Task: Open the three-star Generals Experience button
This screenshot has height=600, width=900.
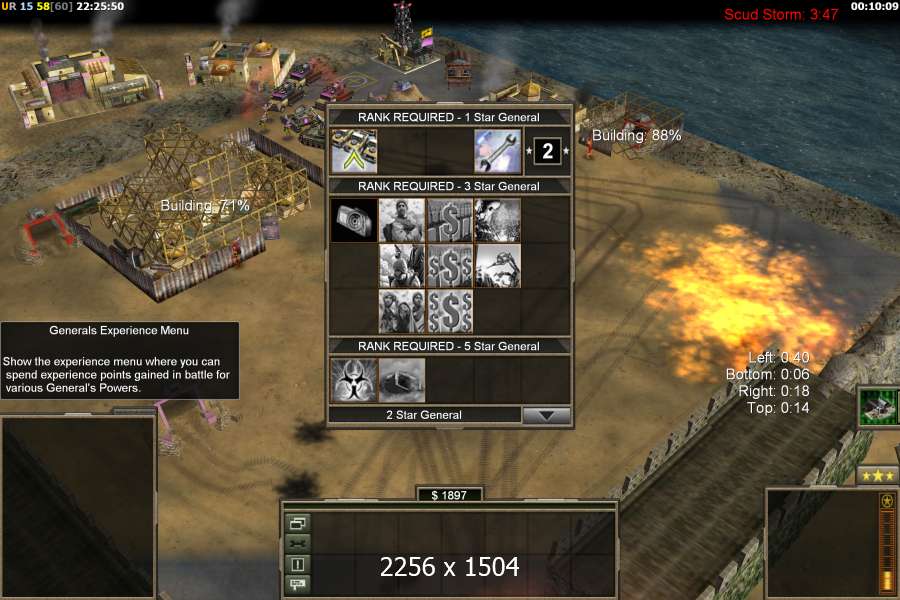Action: pos(877,475)
